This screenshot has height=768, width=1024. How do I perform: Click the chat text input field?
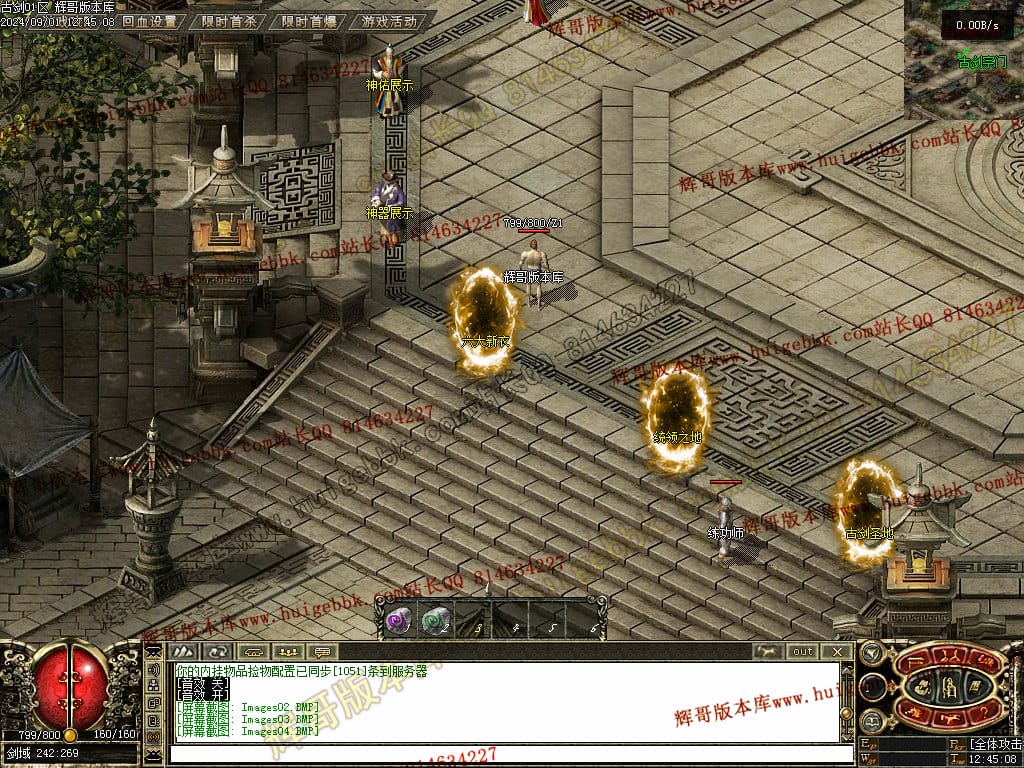500,752
